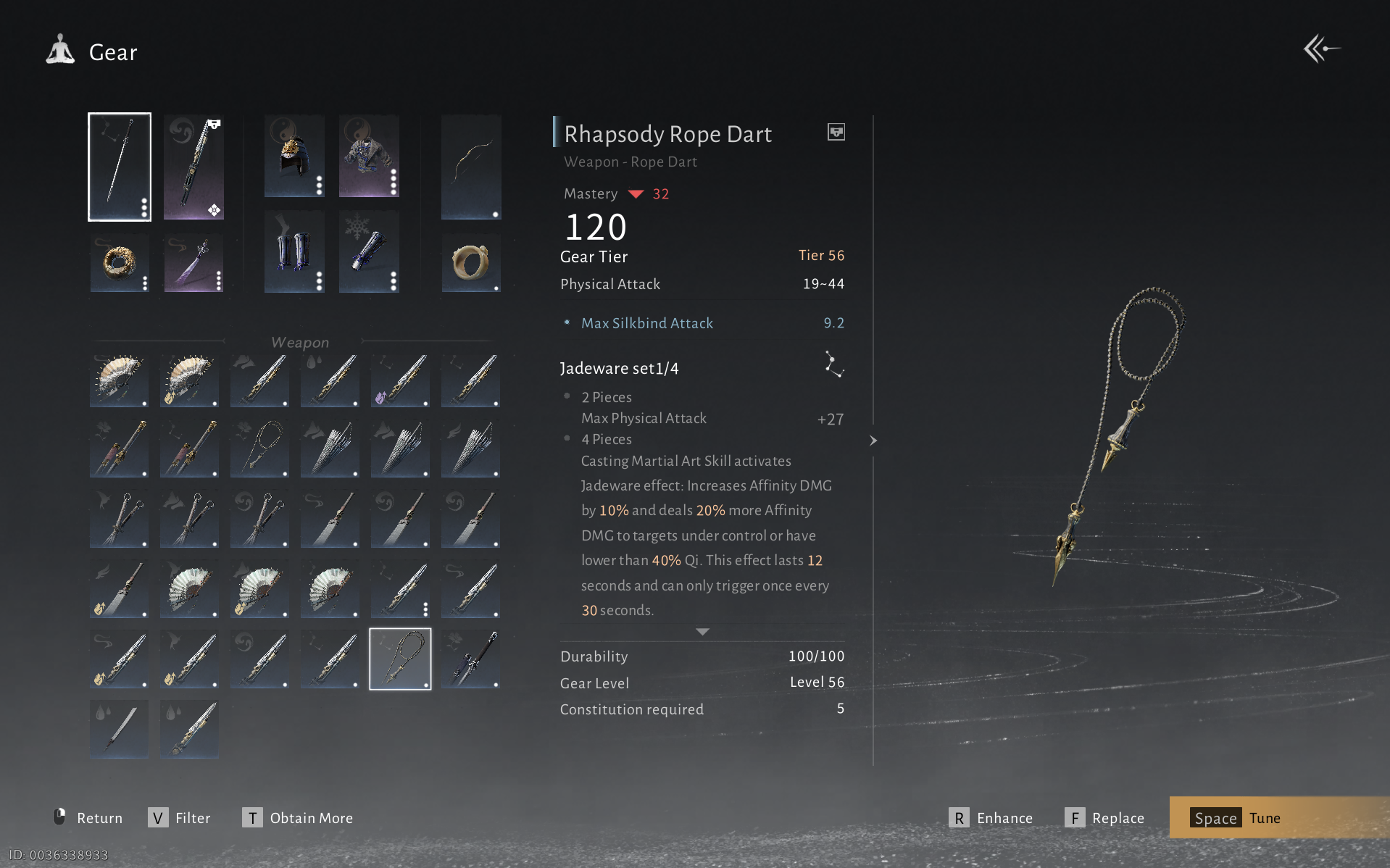Select Obtain More
Viewport: 1390px width, 868px height.
pyautogui.click(x=298, y=818)
